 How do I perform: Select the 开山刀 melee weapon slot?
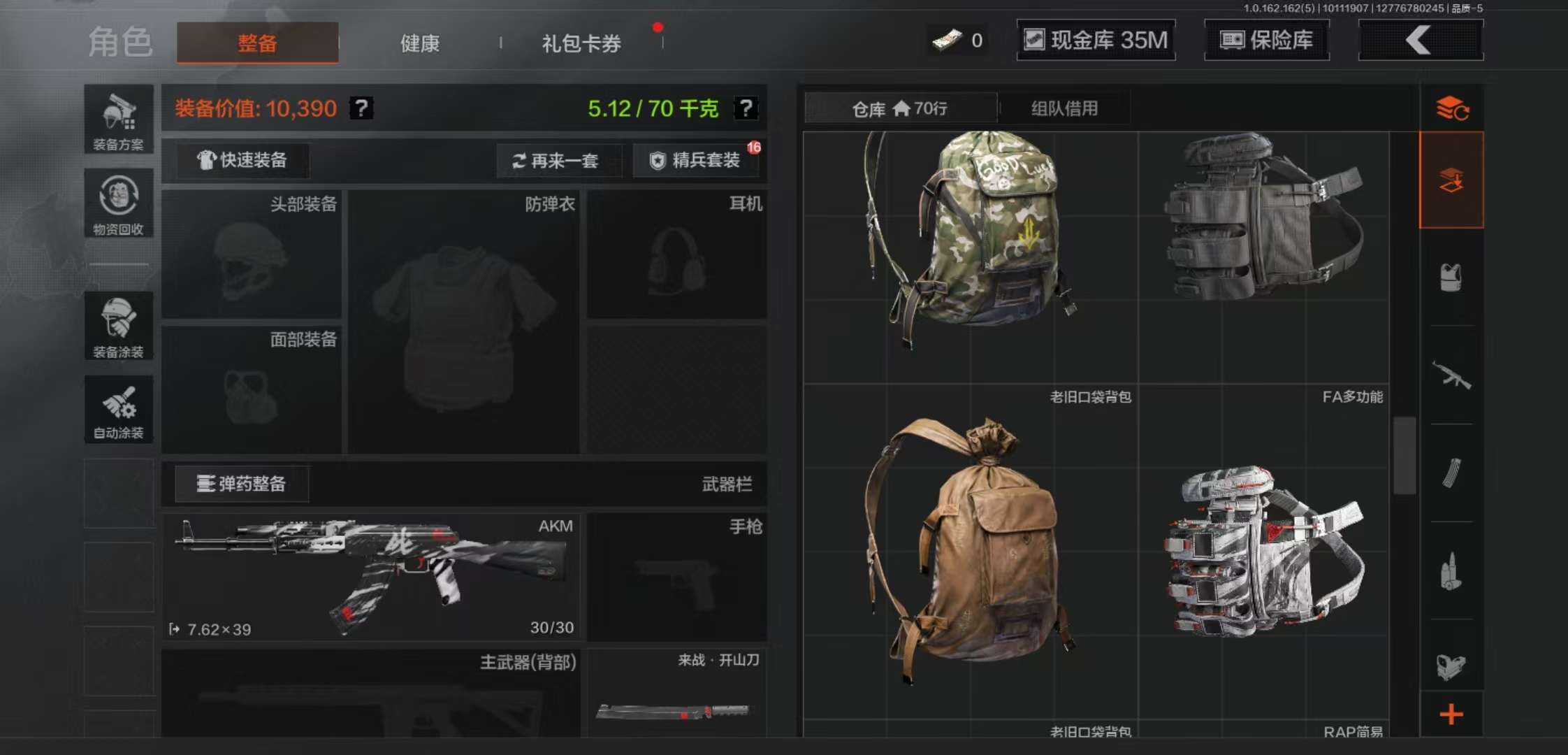(x=676, y=693)
